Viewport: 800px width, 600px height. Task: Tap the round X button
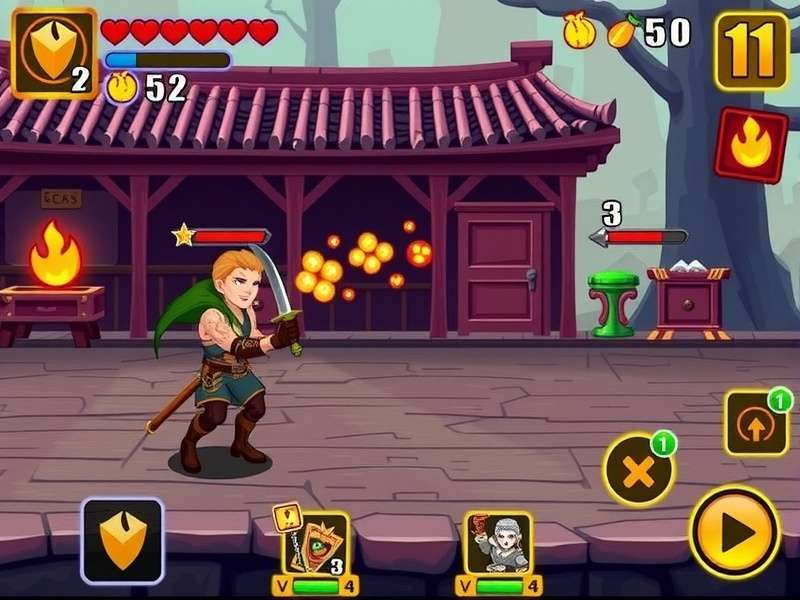coord(637,470)
